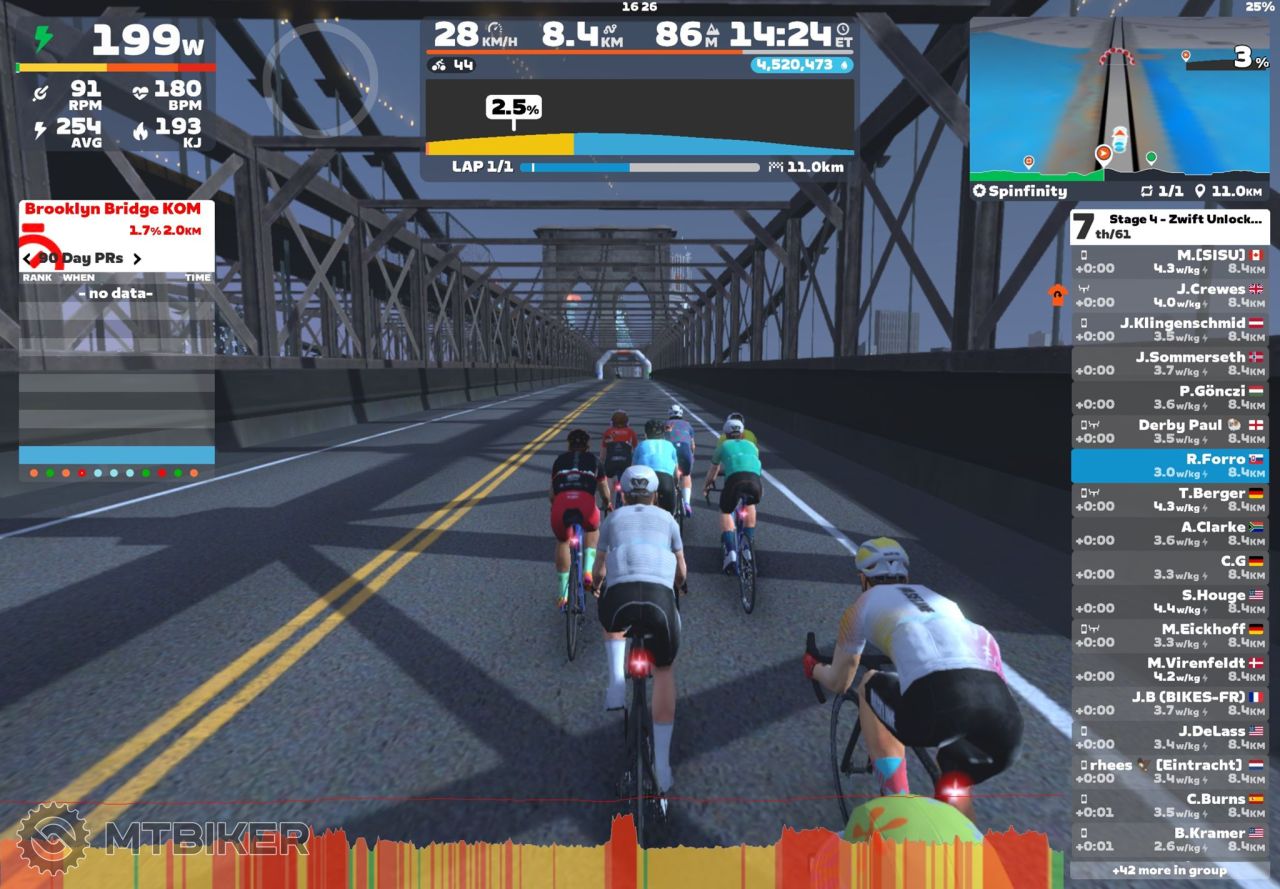Click the orange ride-on icon beside J.Crewes

click(x=1056, y=294)
